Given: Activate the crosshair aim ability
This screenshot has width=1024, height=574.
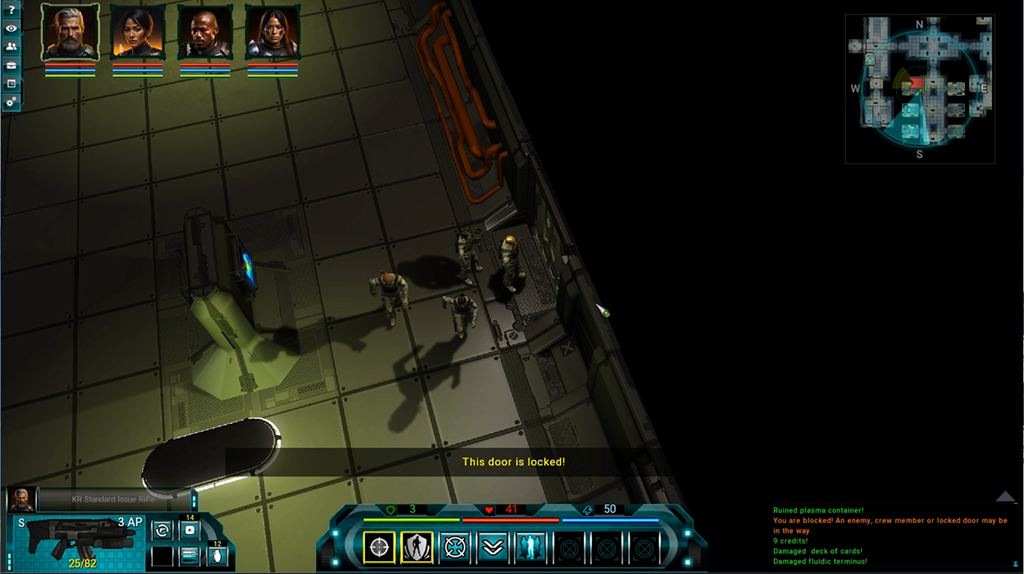Looking at the screenshot, I should (x=379, y=547).
